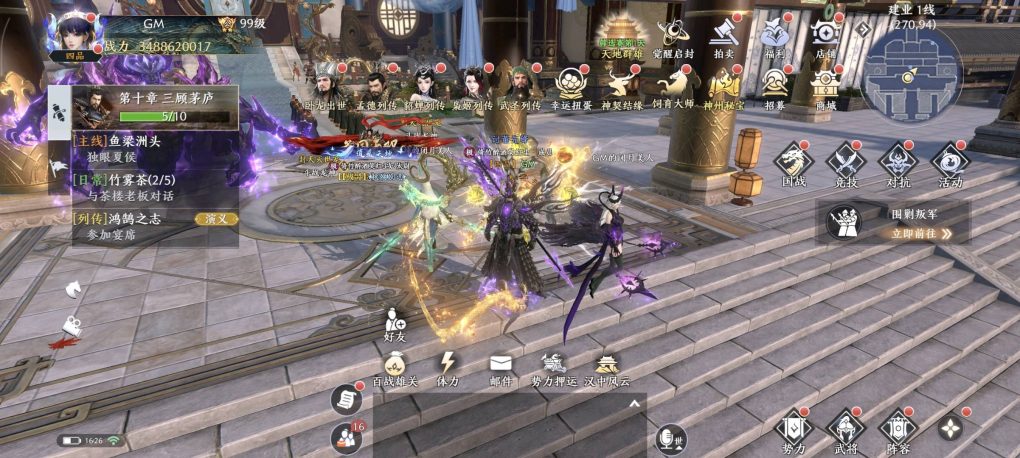Open the 好友 friends icon
The height and width of the screenshot is (458, 1020).
pyautogui.click(x=394, y=325)
